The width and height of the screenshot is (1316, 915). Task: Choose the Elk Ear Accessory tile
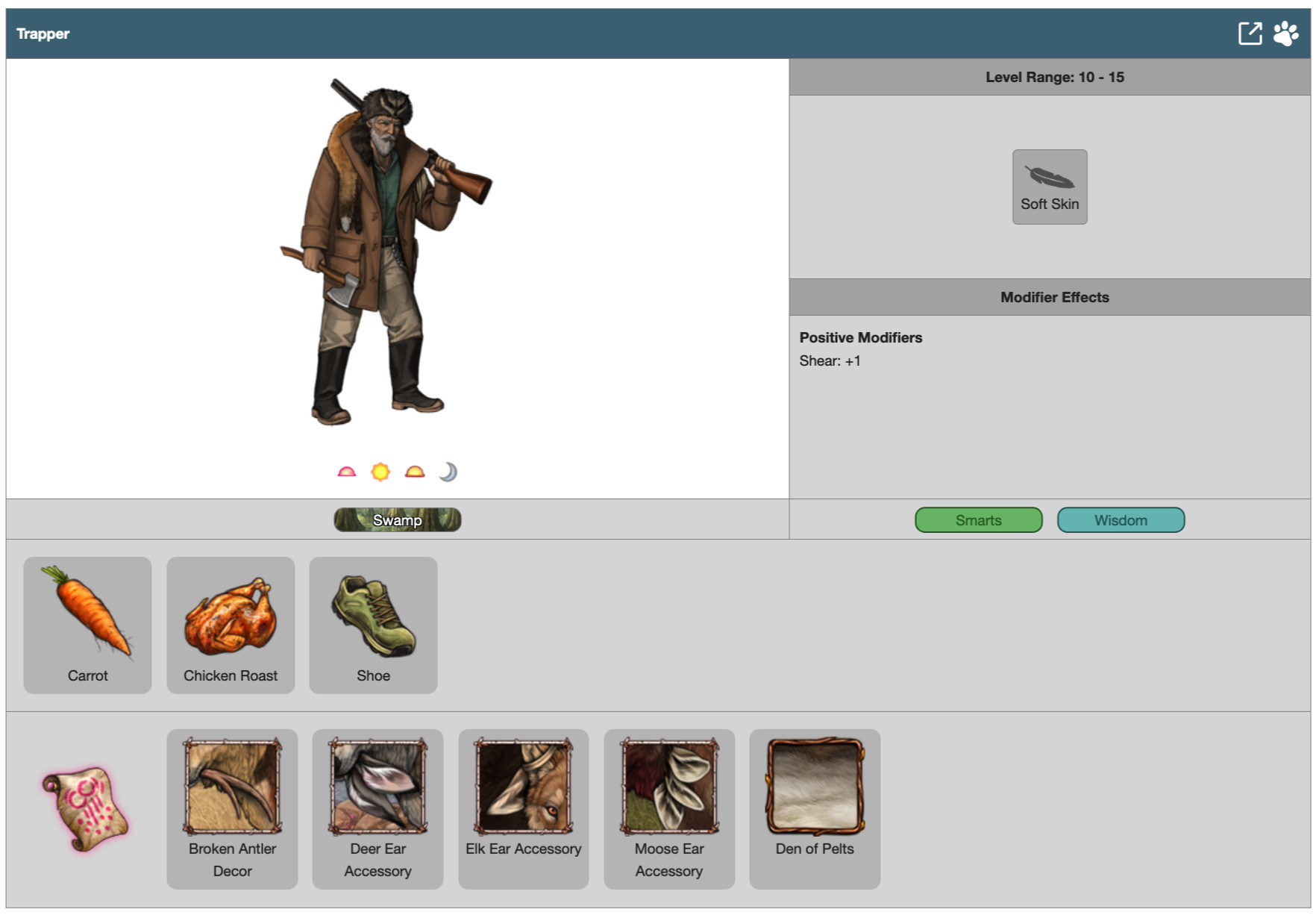[x=523, y=808]
